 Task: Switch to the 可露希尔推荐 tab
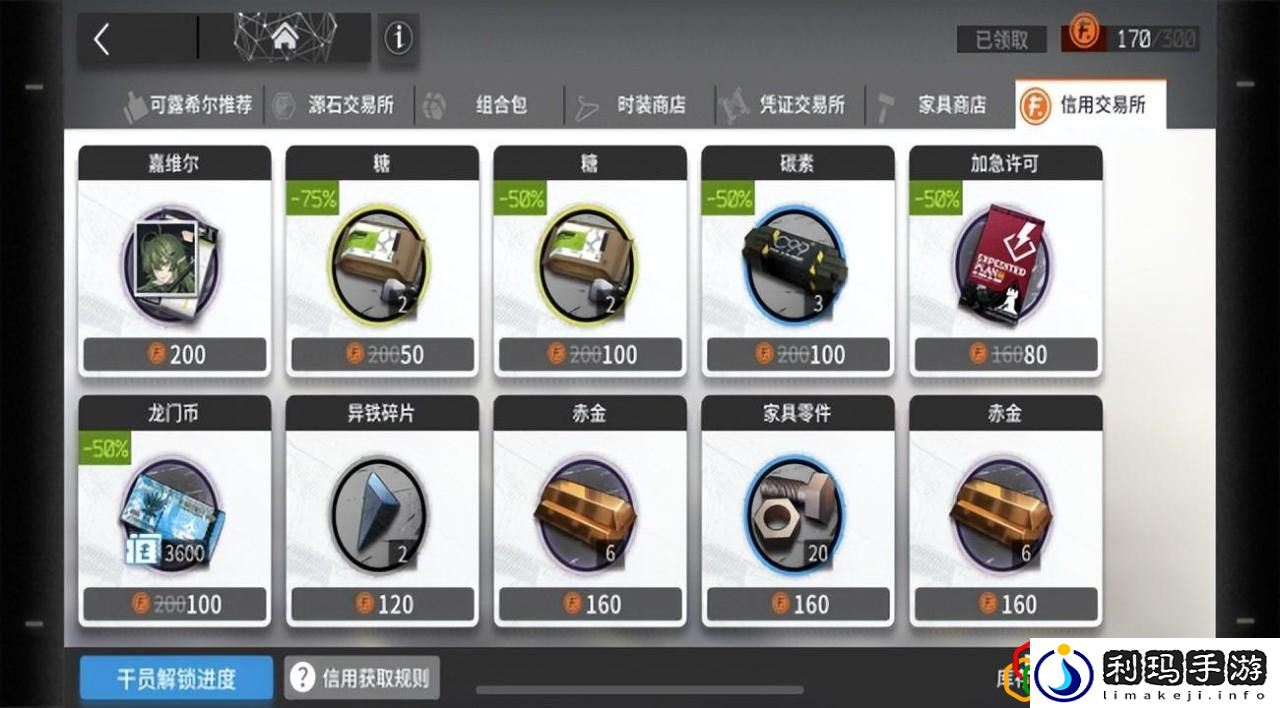click(x=188, y=104)
